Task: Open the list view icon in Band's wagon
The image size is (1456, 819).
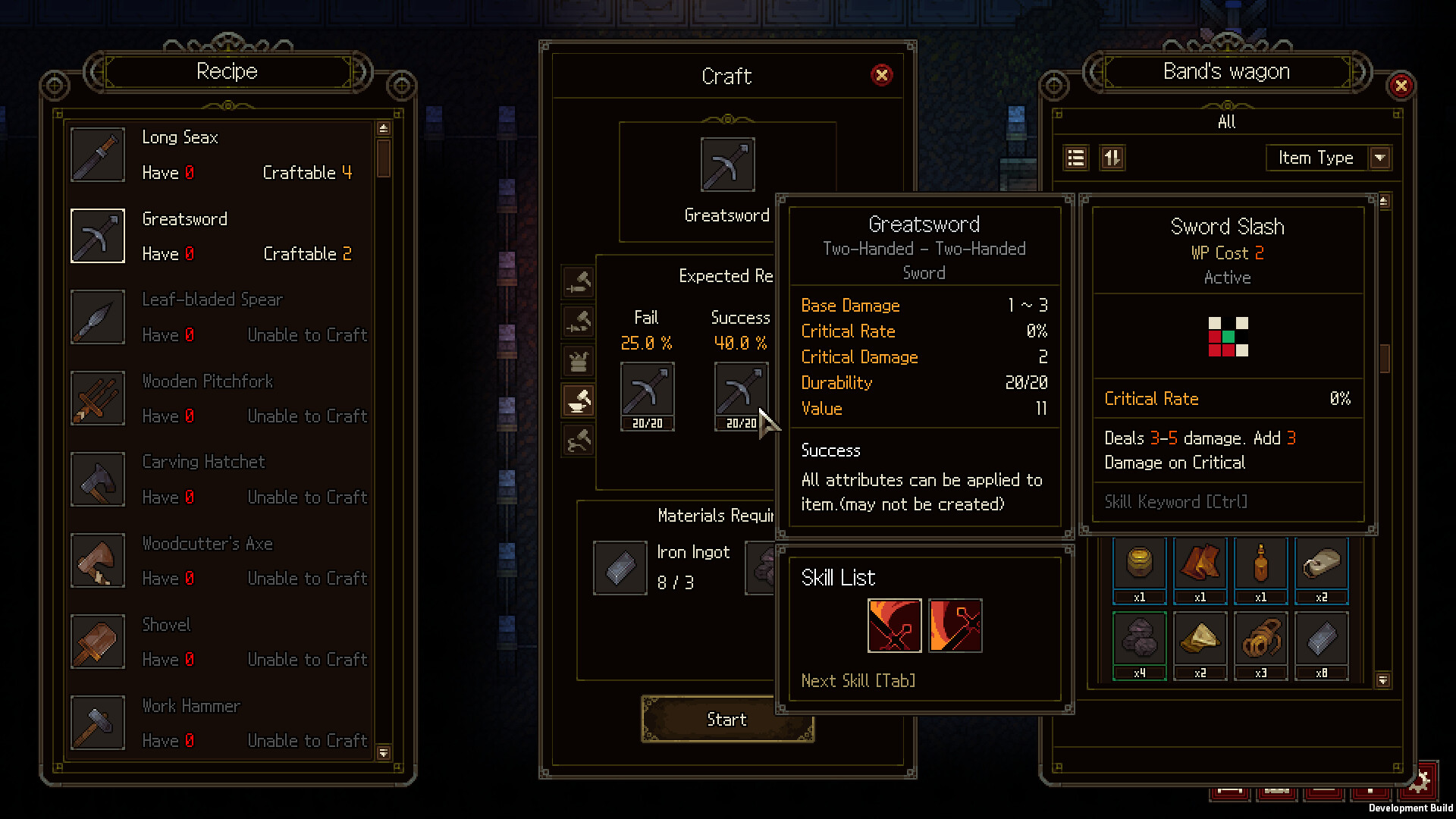Action: [x=1076, y=158]
